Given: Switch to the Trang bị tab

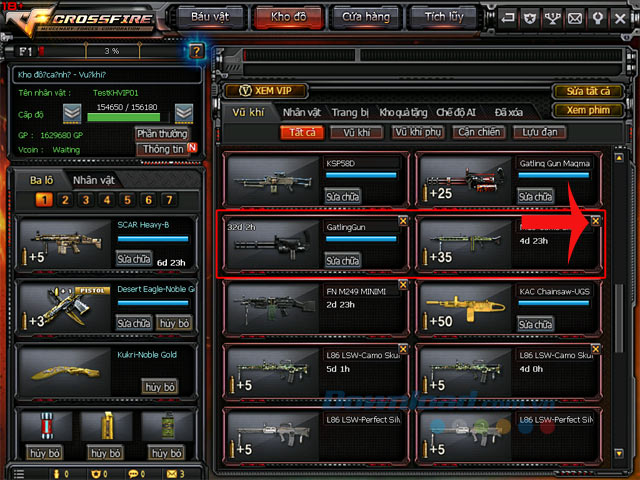Looking at the screenshot, I should coord(350,113).
